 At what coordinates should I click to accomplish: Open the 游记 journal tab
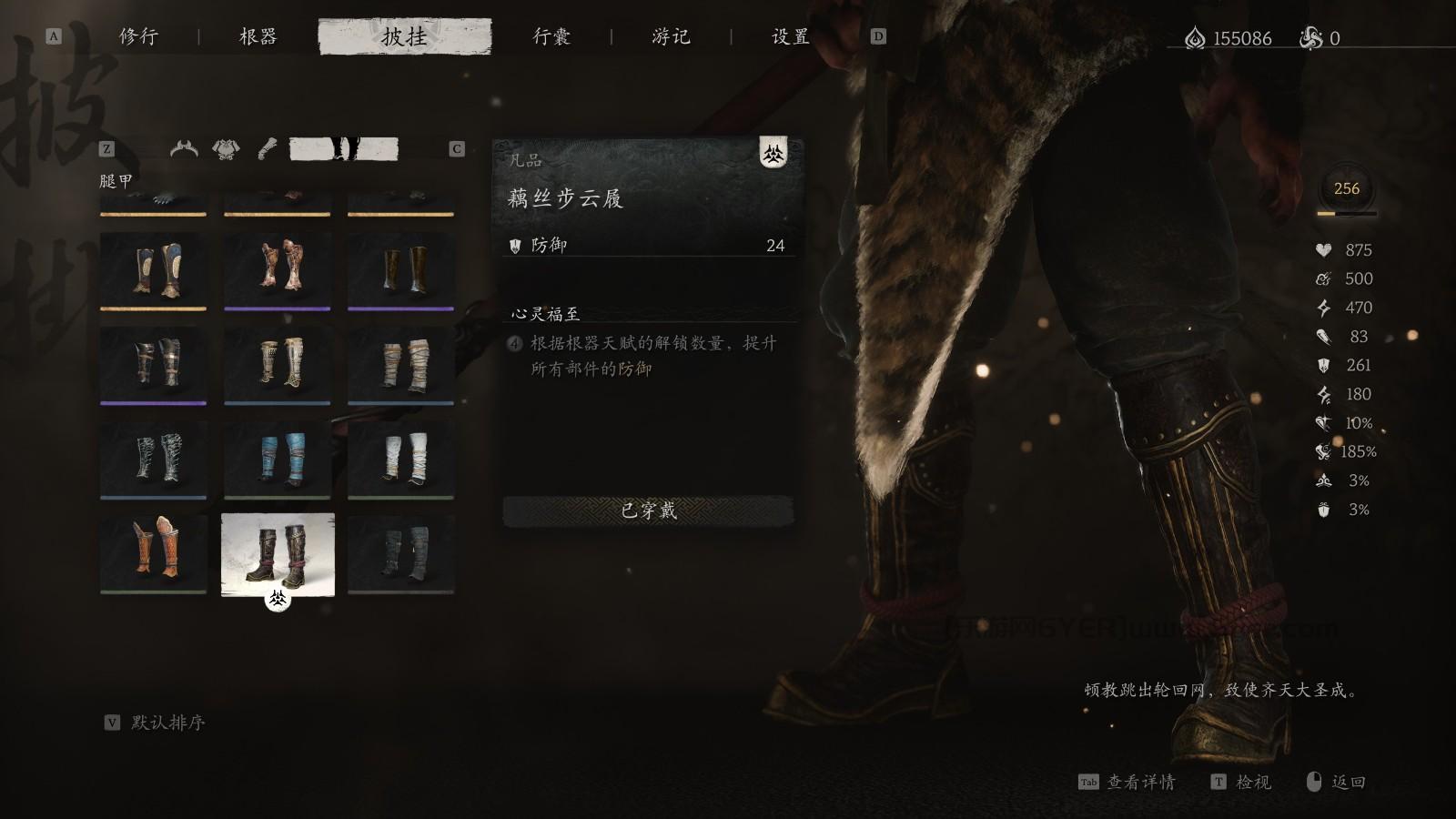pos(672,37)
